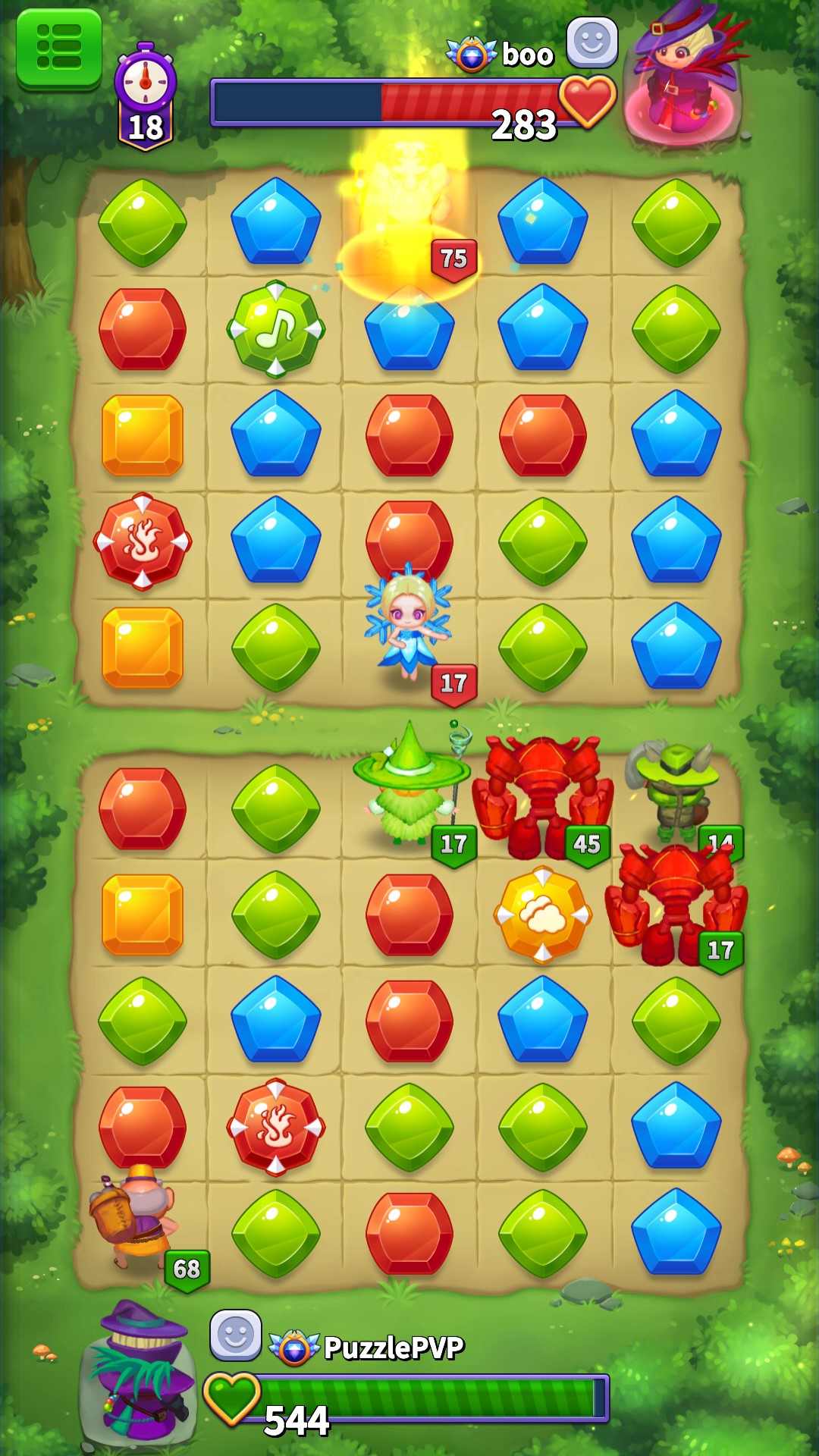Select the yellow cloud power gem
The height and width of the screenshot is (1456, 819).
(543, 915)
